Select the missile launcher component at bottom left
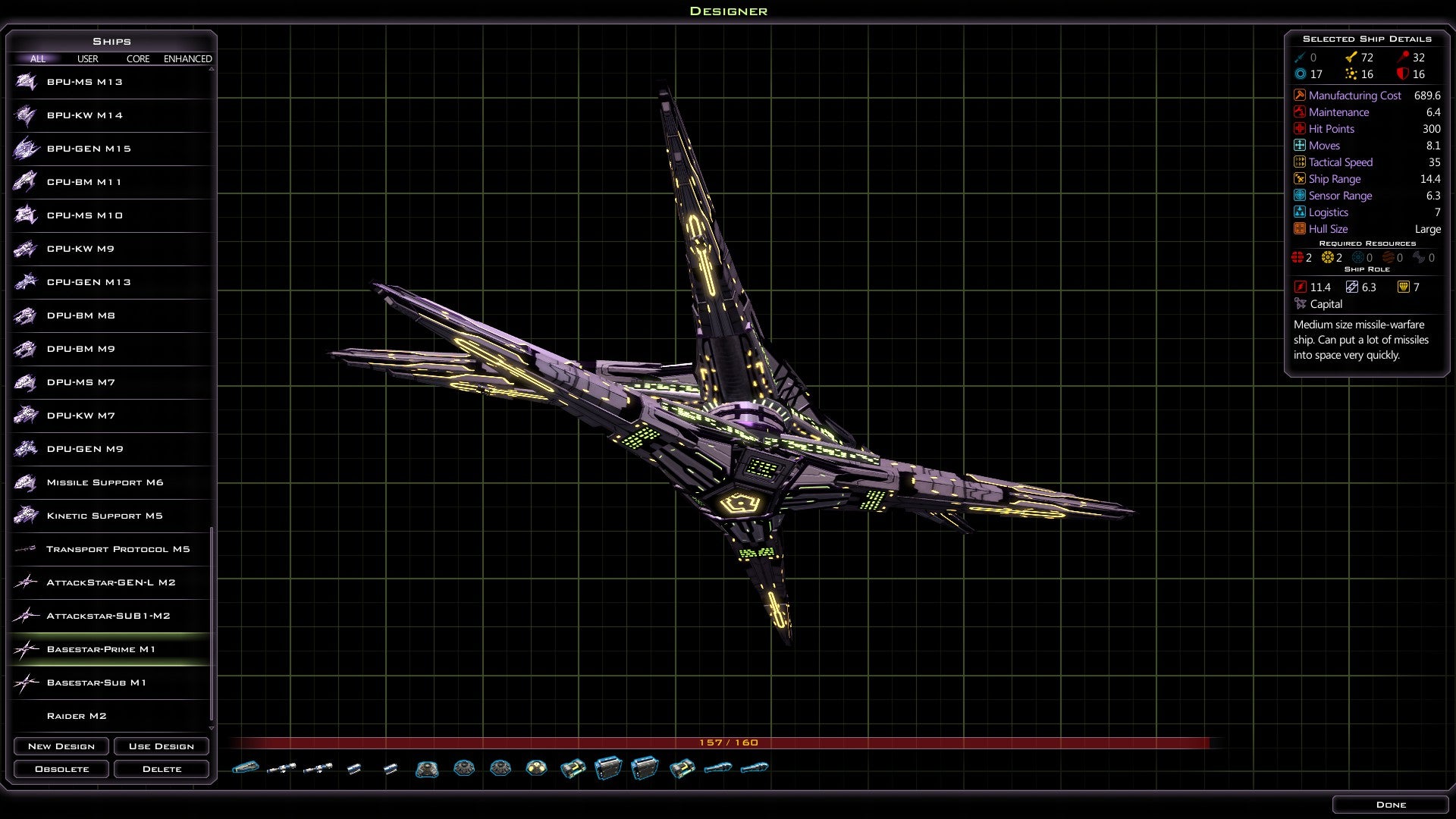1456x819 pixels. (246, 767)
